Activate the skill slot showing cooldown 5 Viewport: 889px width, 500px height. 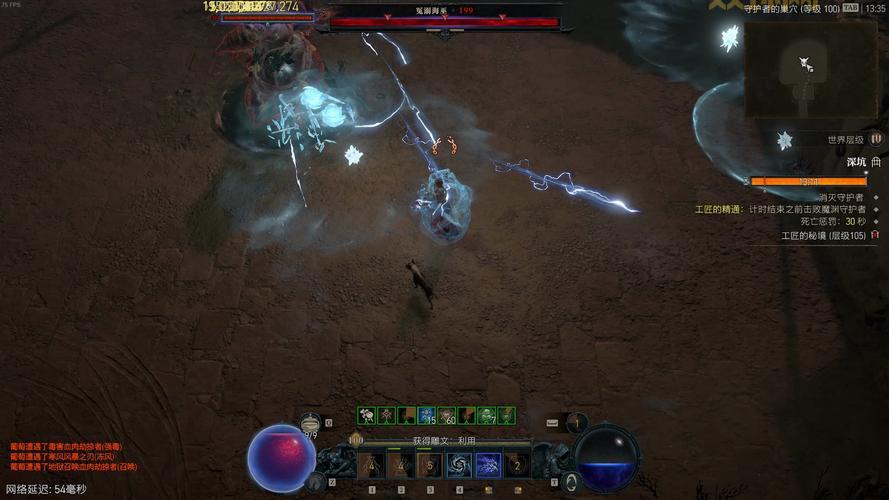click(x=430, y=465)
